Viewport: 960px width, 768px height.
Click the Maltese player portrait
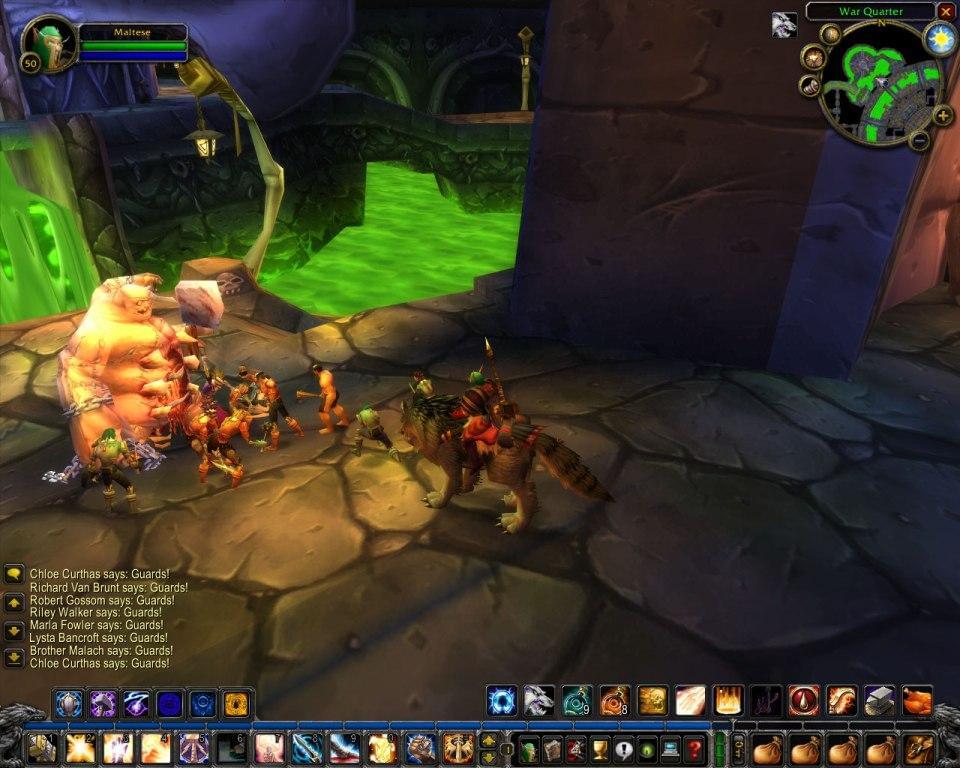(x=48, y=44)
